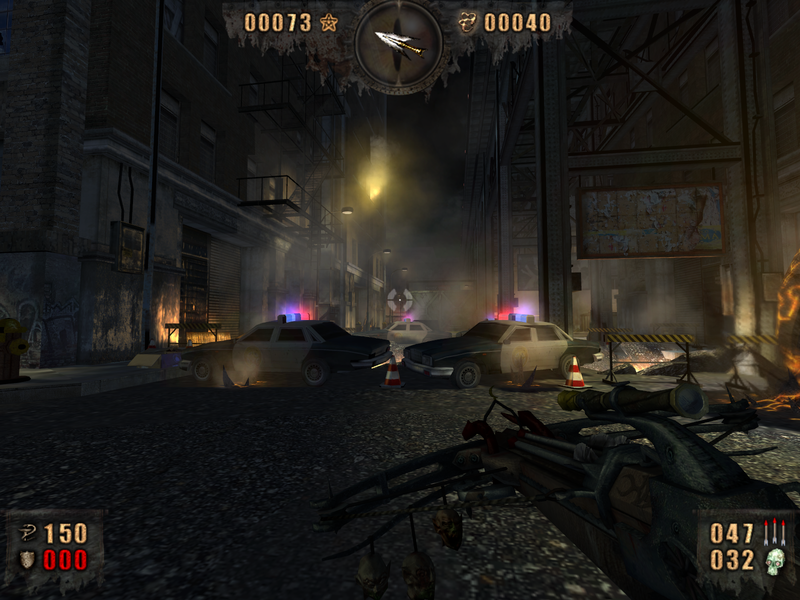This screenshot has width=800, height=600.
Task: Click the star icon beside 00073
Action: [x=329, y=22]
